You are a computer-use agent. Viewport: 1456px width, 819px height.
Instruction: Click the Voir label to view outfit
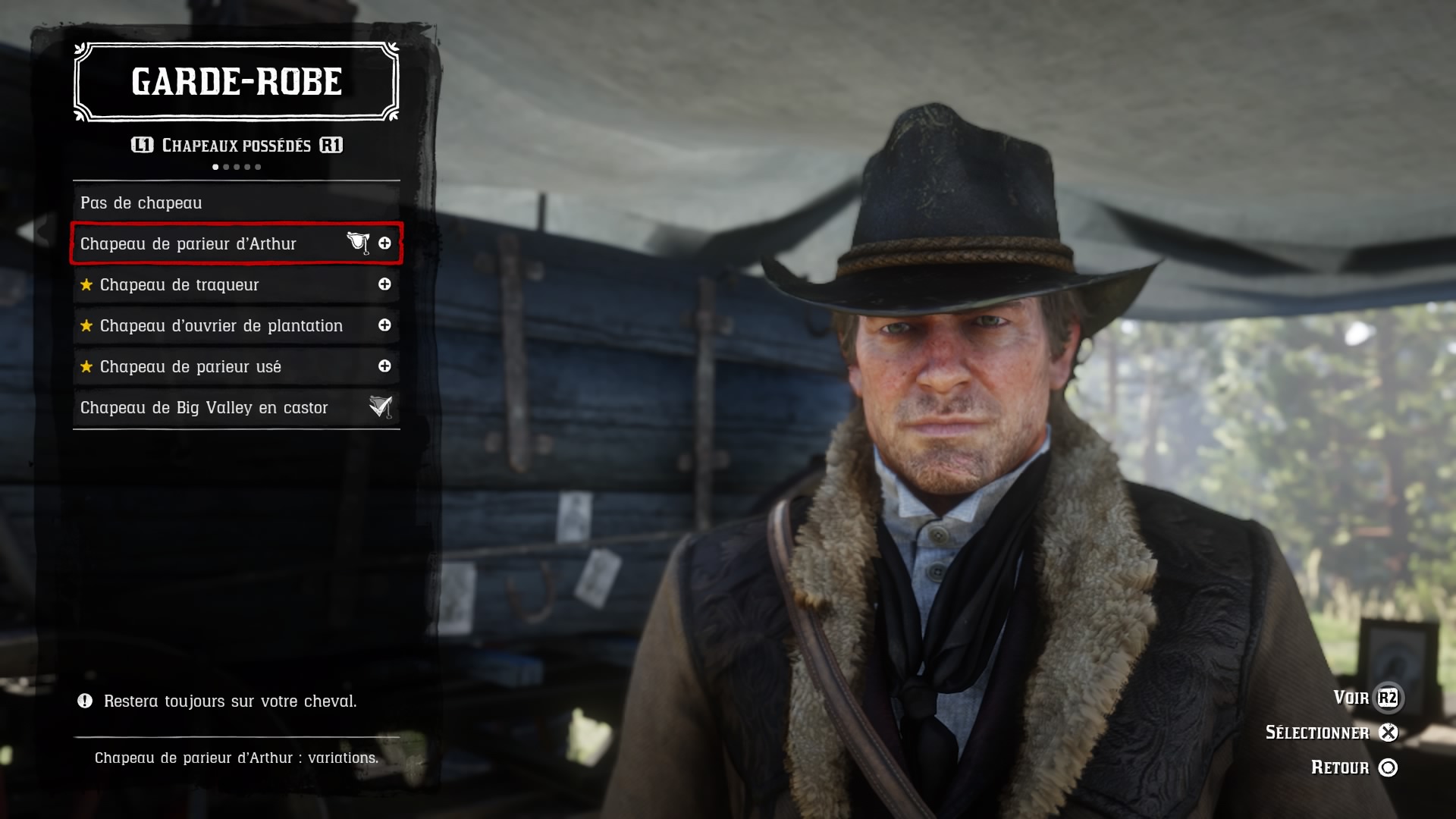1351,698
